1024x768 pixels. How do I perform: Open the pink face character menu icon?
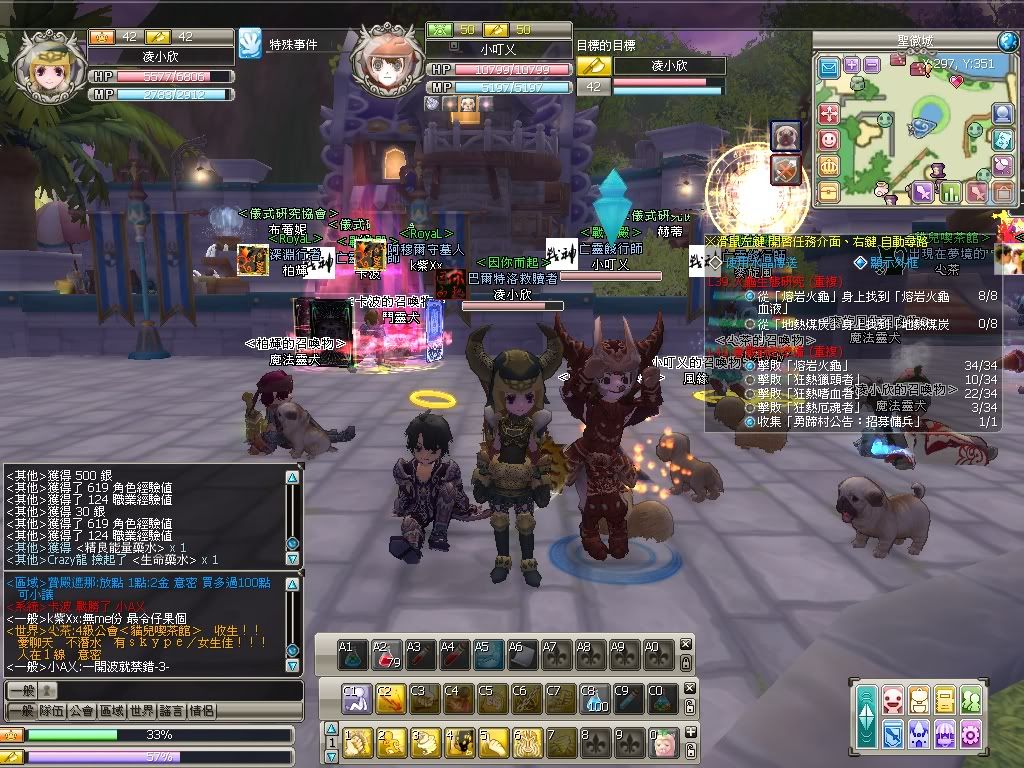click(893, 700)
